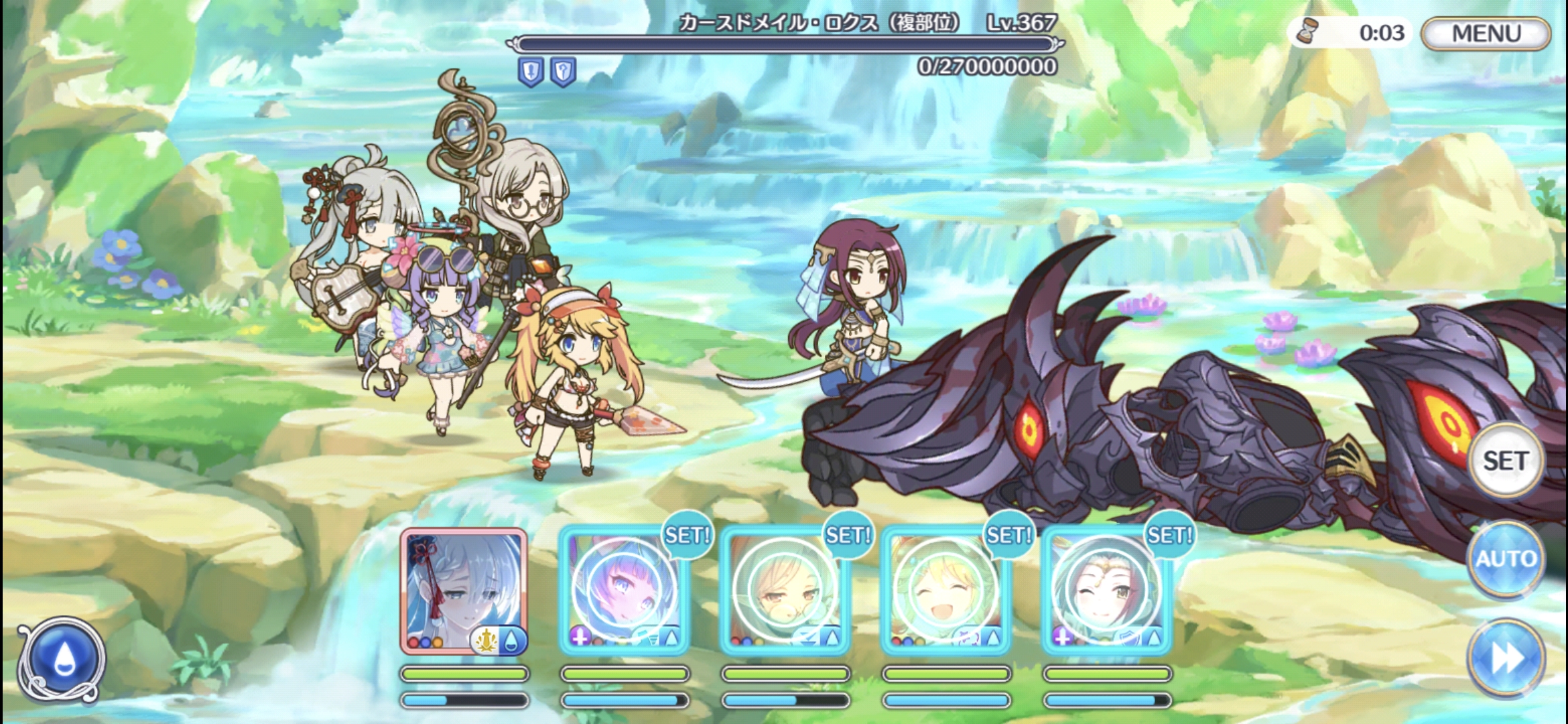
Task: Select the purple-haired character portrait
Action: (x=624, y=591)
